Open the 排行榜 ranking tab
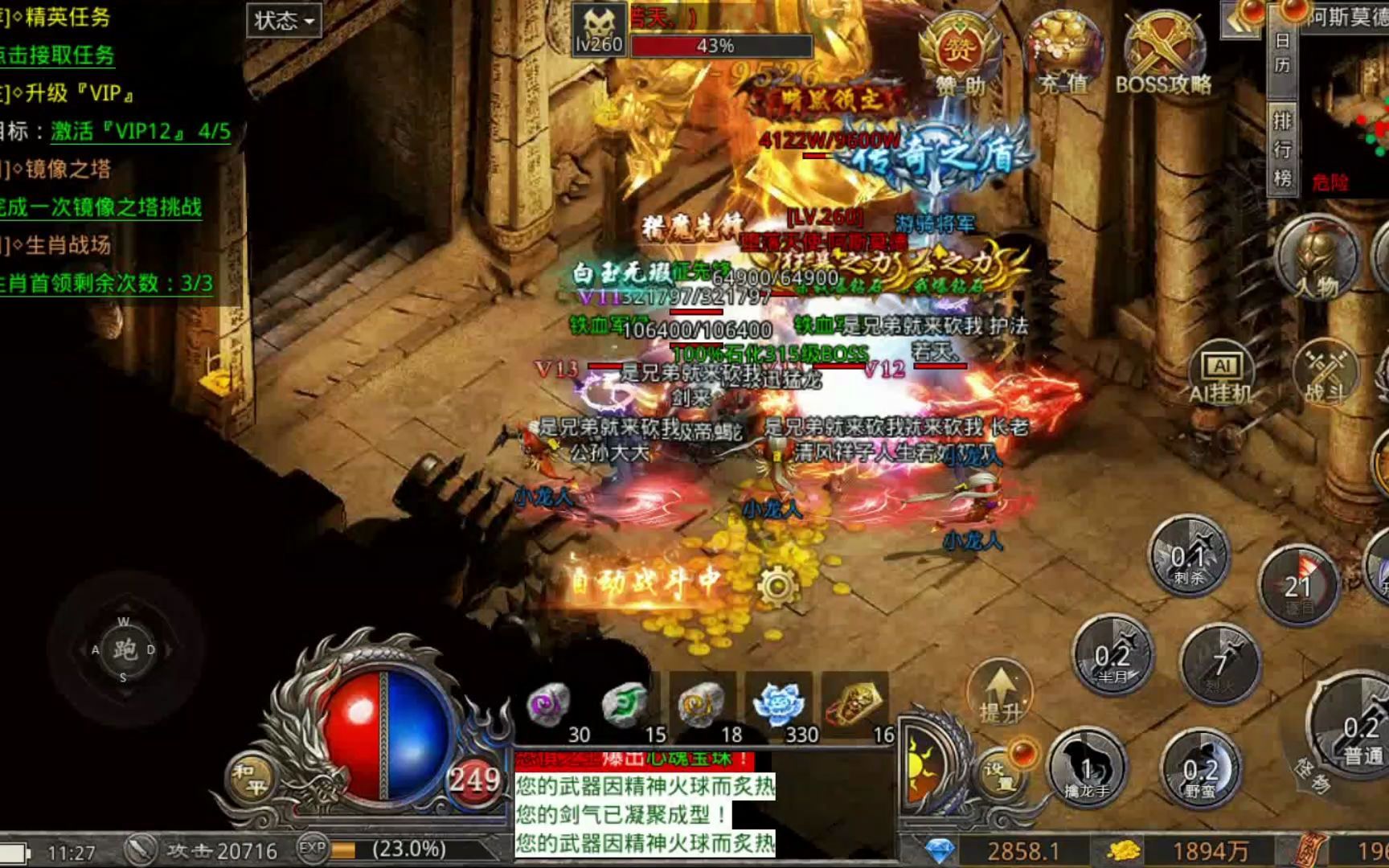Viewport: 1389px width, 868px height. click(x=1282, y=149)
